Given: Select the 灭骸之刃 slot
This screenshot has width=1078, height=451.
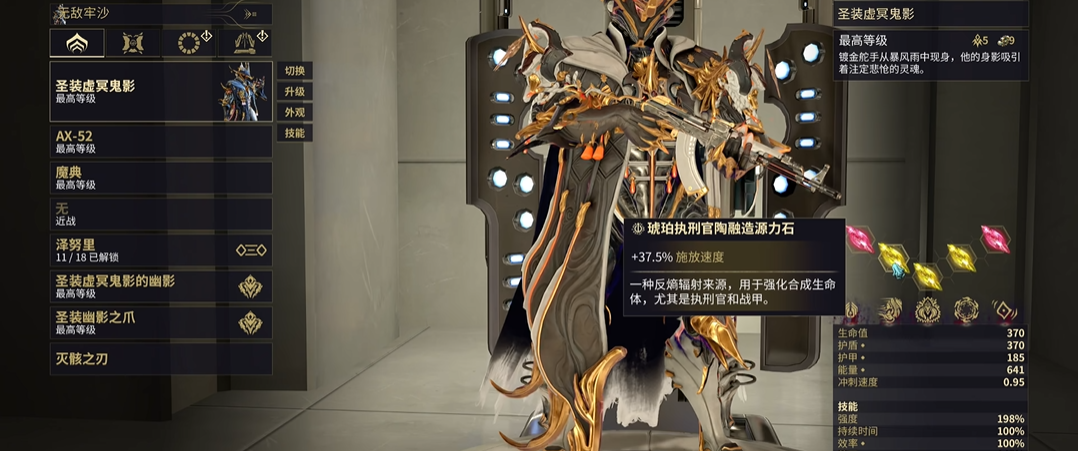Looking at the screenshot, I should click(x=160, y=359).
